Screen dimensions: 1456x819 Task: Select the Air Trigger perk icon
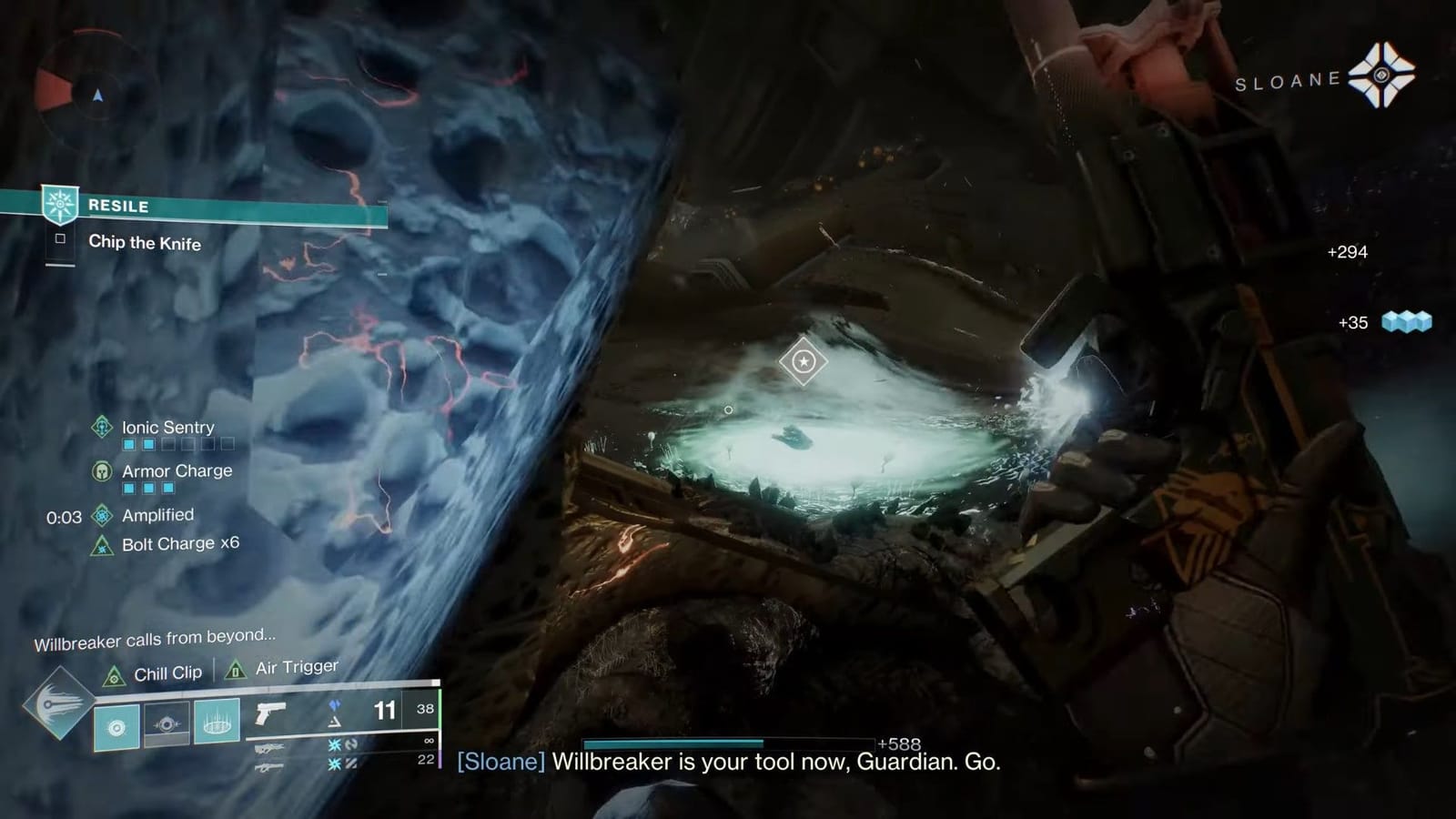click(x=235, y=672)
